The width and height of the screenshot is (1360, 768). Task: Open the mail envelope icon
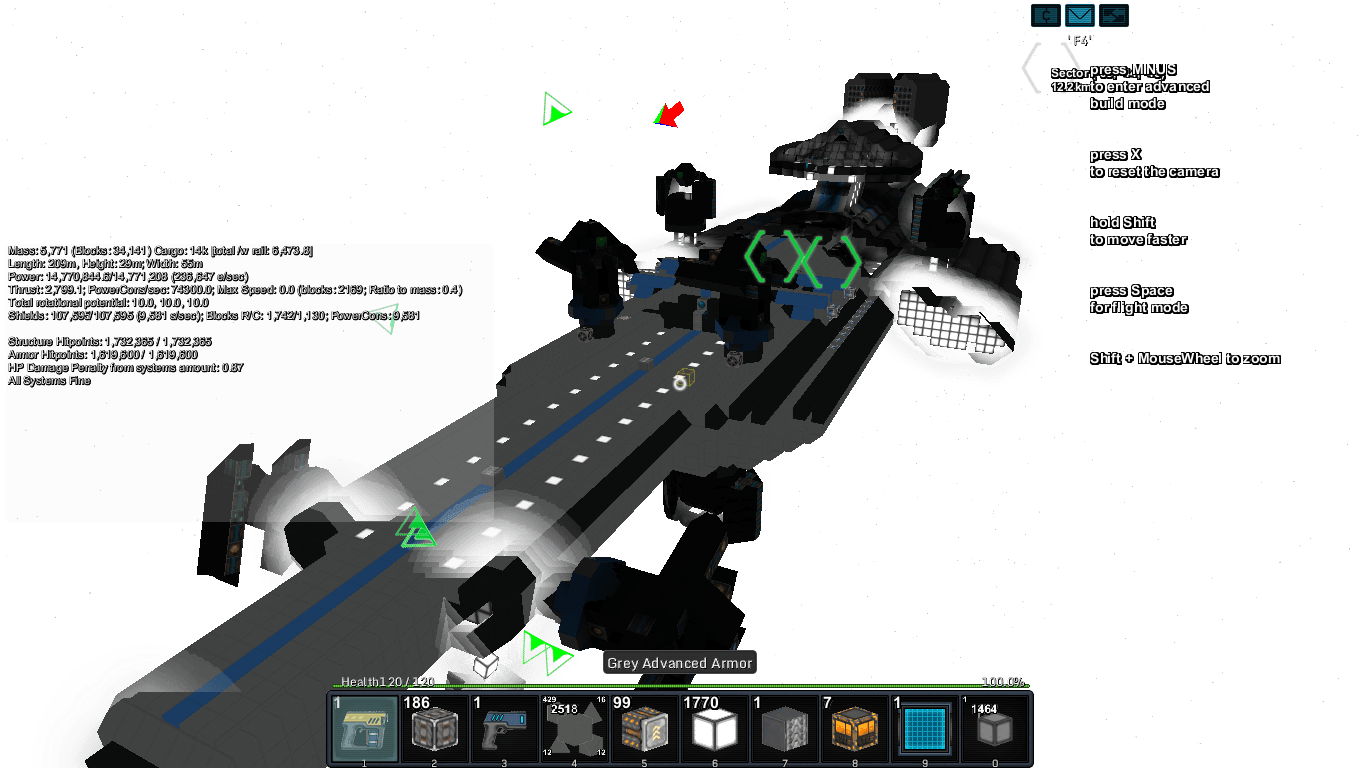pyautogui.click(x=1079, y=16)
